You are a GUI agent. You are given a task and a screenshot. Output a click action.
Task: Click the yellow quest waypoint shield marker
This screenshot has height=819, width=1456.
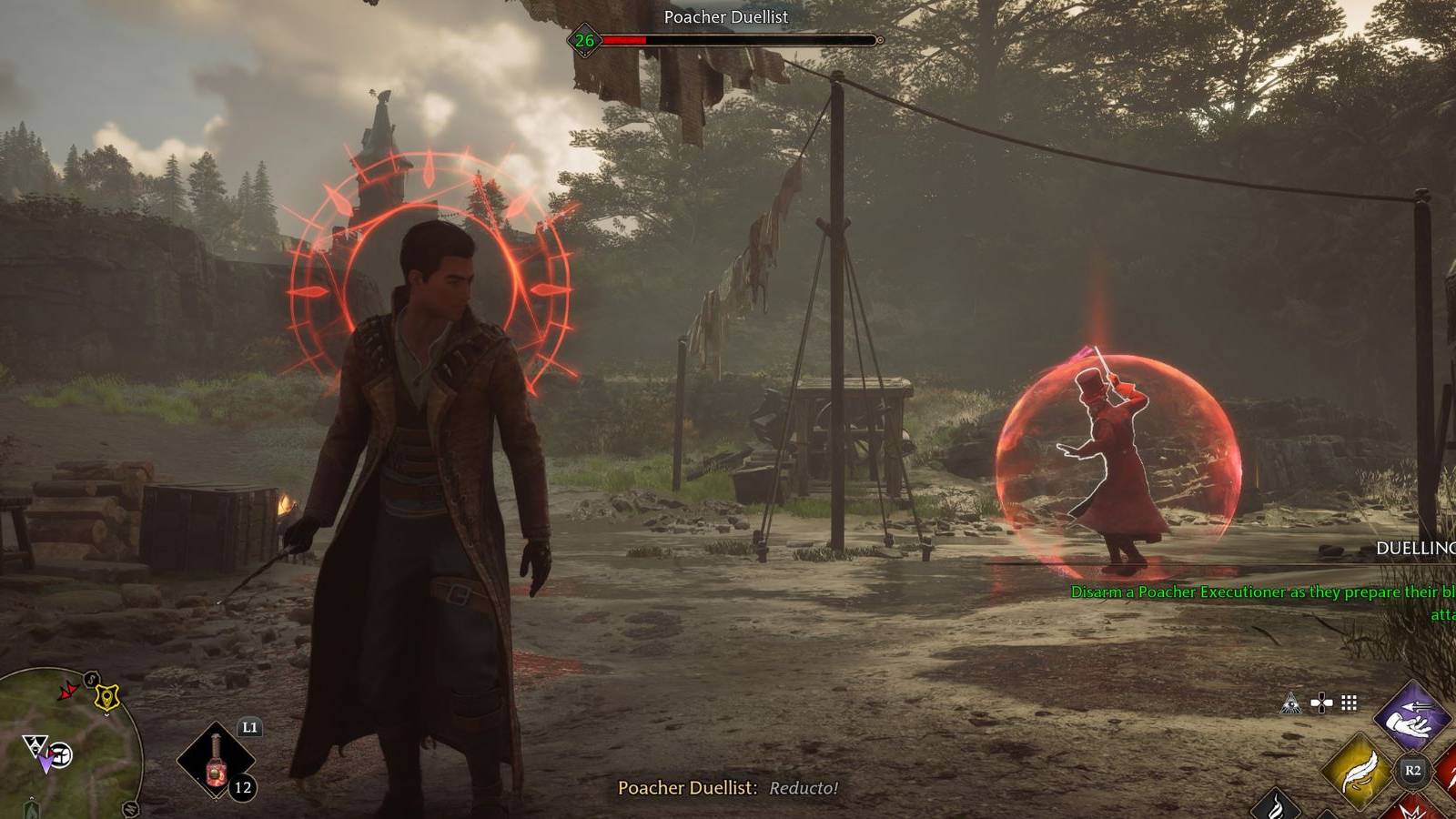(x=108, y=697)
